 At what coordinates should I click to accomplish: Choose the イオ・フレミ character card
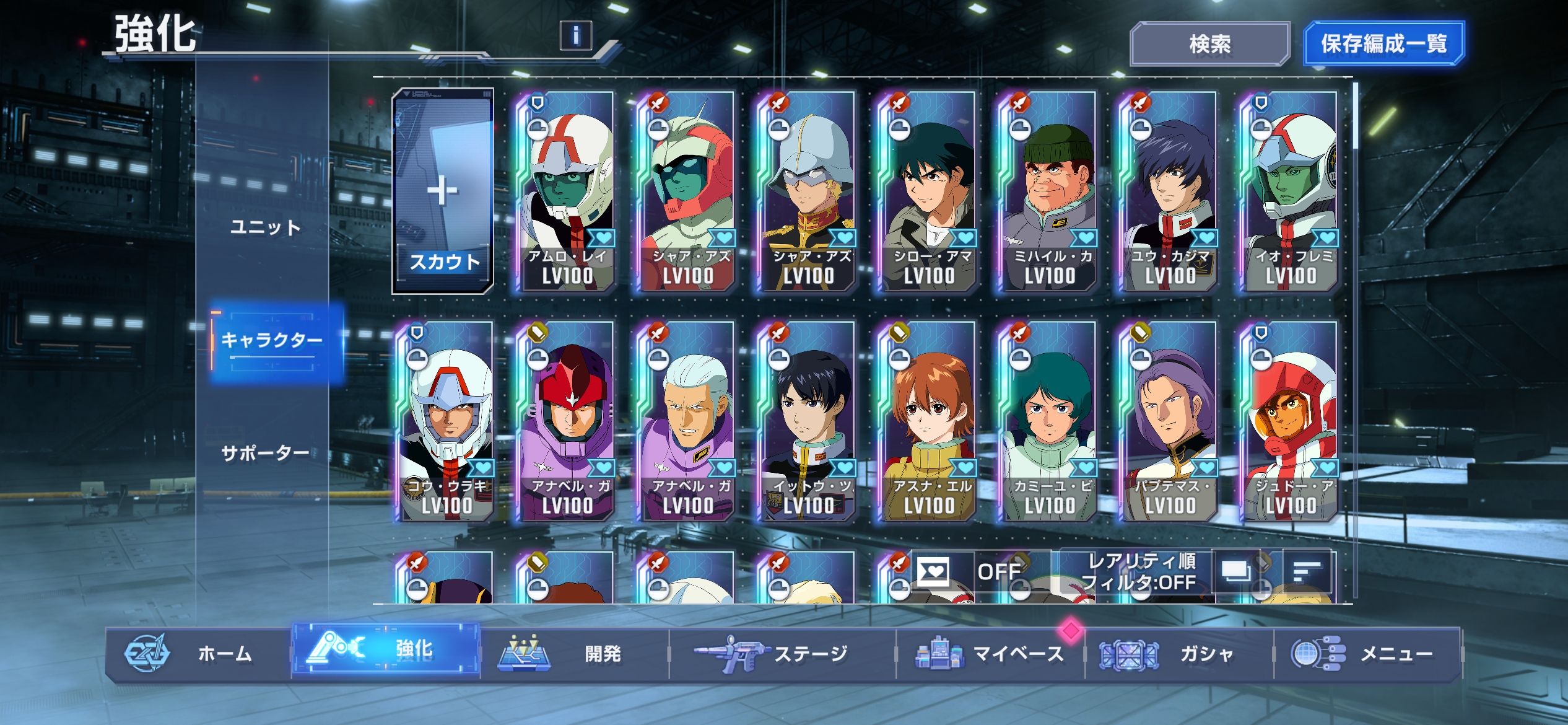pos(1289,192)
